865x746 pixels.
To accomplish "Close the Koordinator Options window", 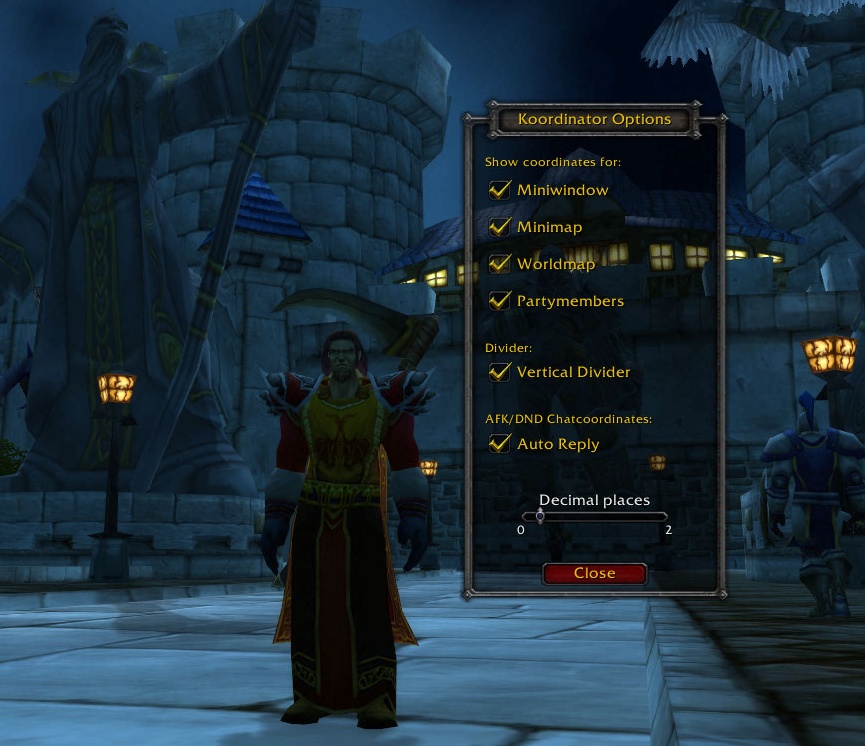I will coord(594,573).
